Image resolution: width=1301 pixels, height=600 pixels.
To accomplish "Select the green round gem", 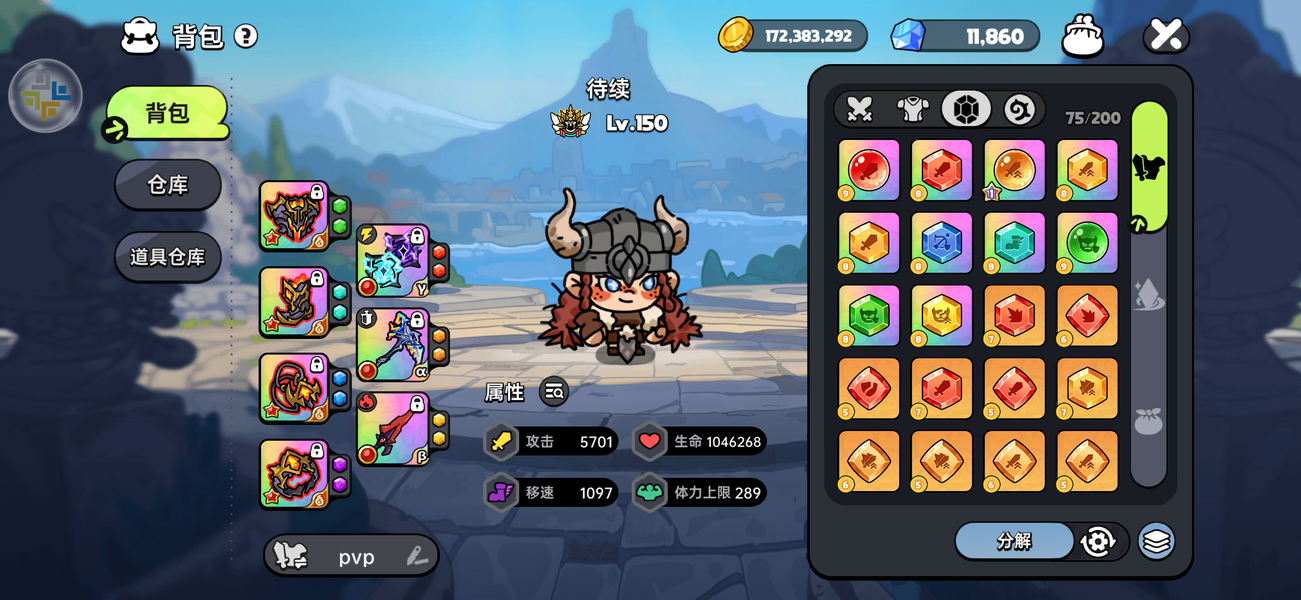I will 1087,243.
